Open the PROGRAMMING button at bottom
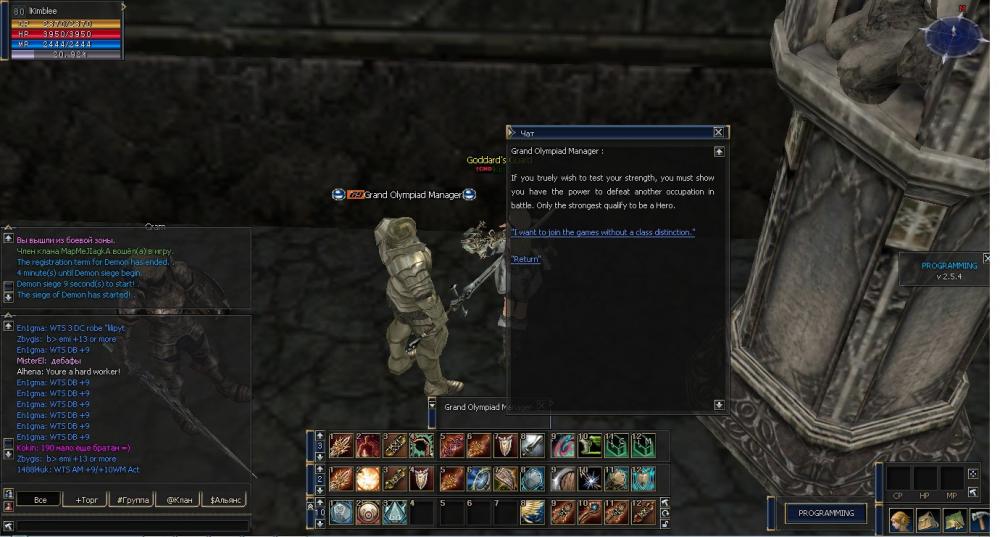 coord(826,513)
